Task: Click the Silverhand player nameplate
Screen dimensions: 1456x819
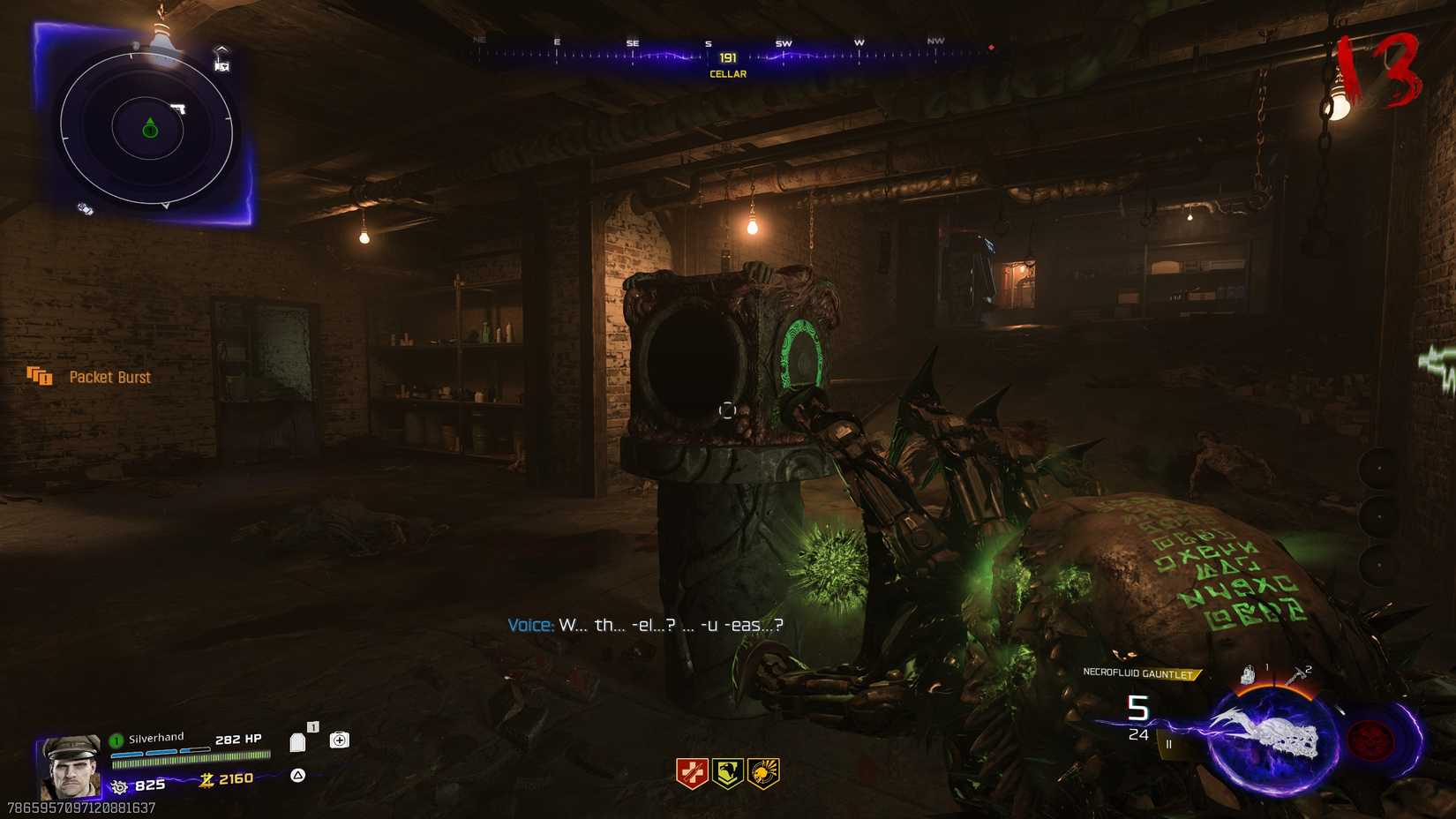Action: (x=157, y=736)
